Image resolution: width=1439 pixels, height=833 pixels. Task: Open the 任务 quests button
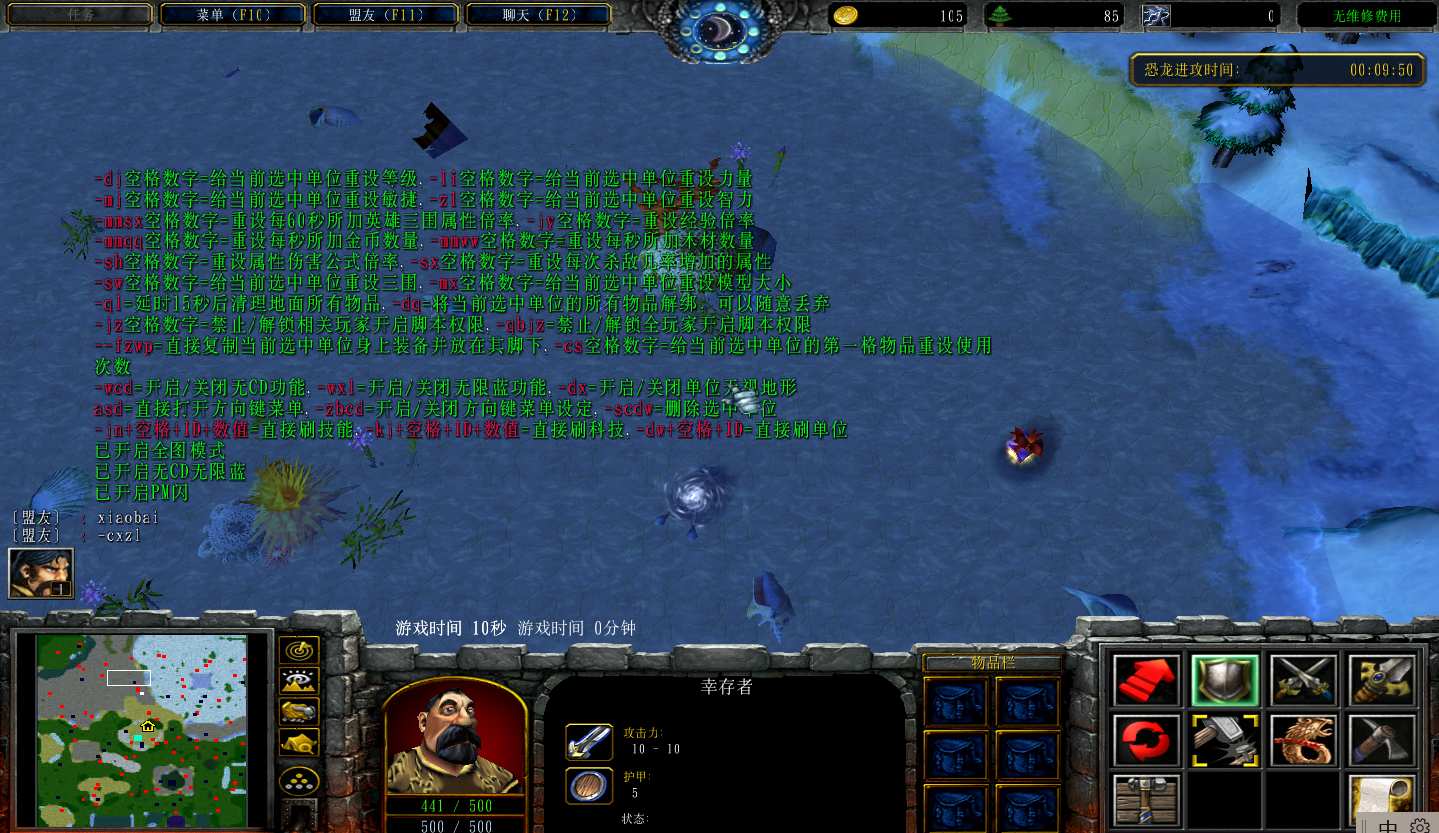[x=82, y=15]
